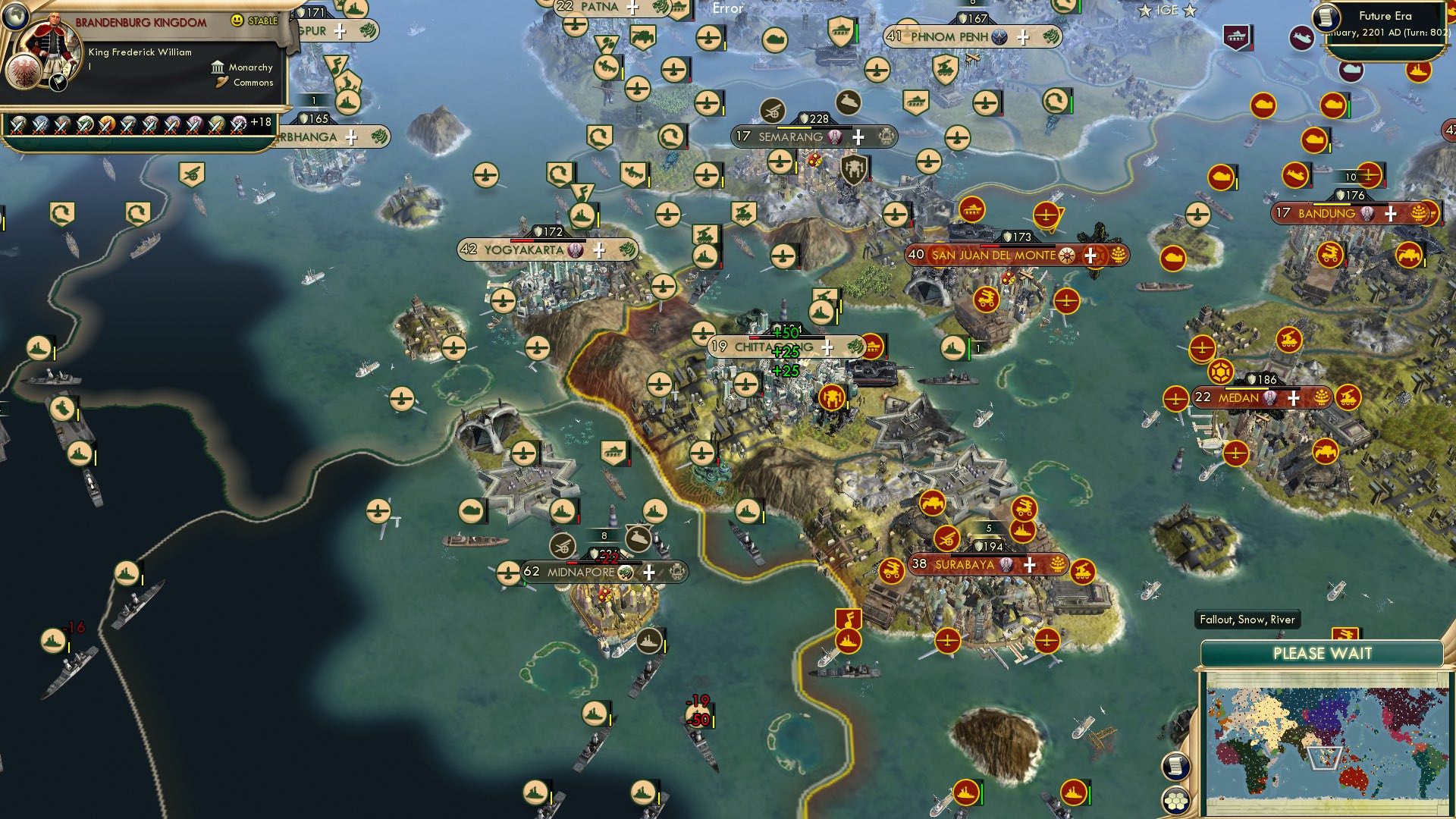Switch to strategic view with the hex icon
Screen dimensions: 1456x819
click(x=1175, y=802)
